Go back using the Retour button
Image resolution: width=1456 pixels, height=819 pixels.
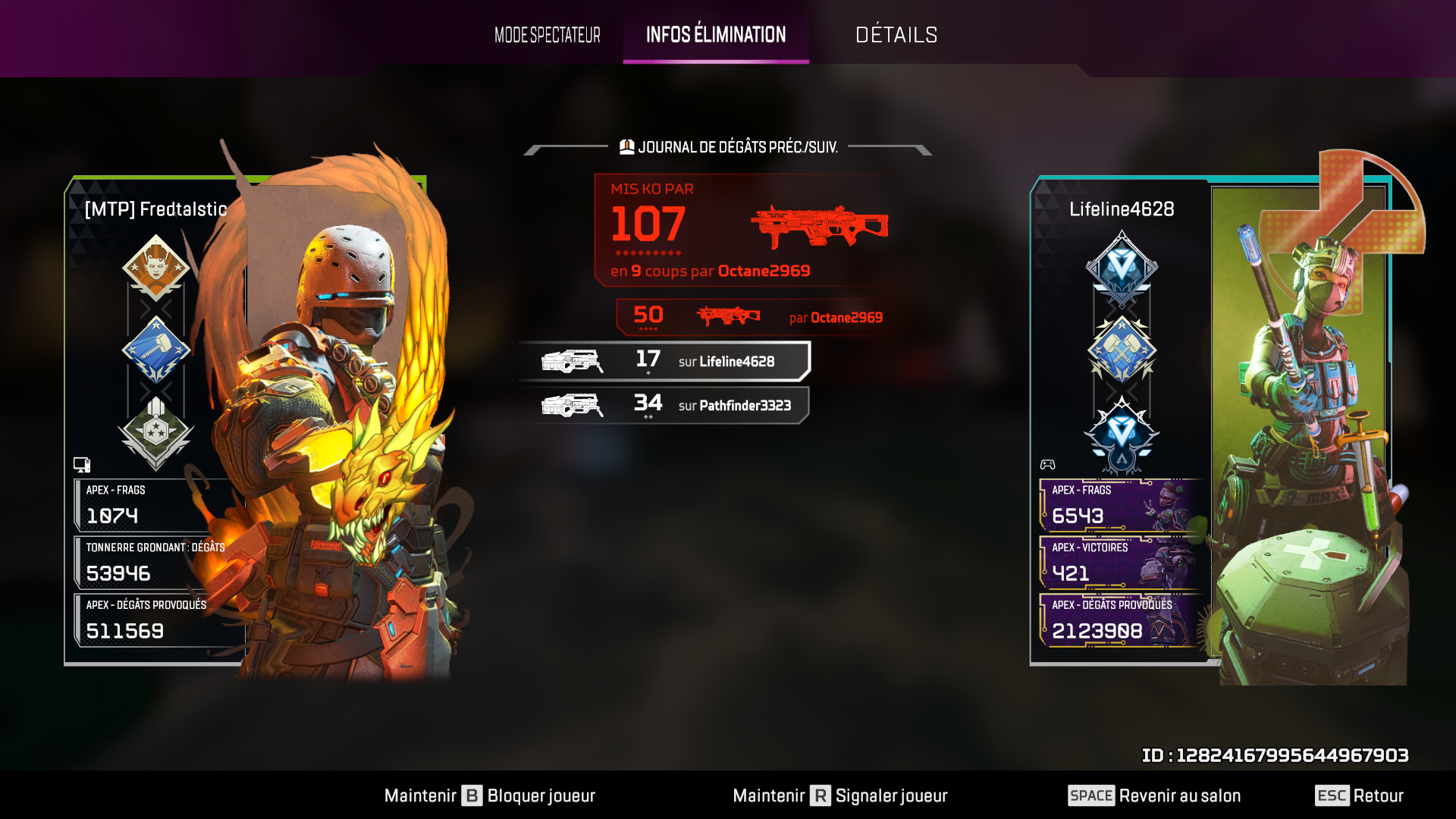click(1359, 795)
